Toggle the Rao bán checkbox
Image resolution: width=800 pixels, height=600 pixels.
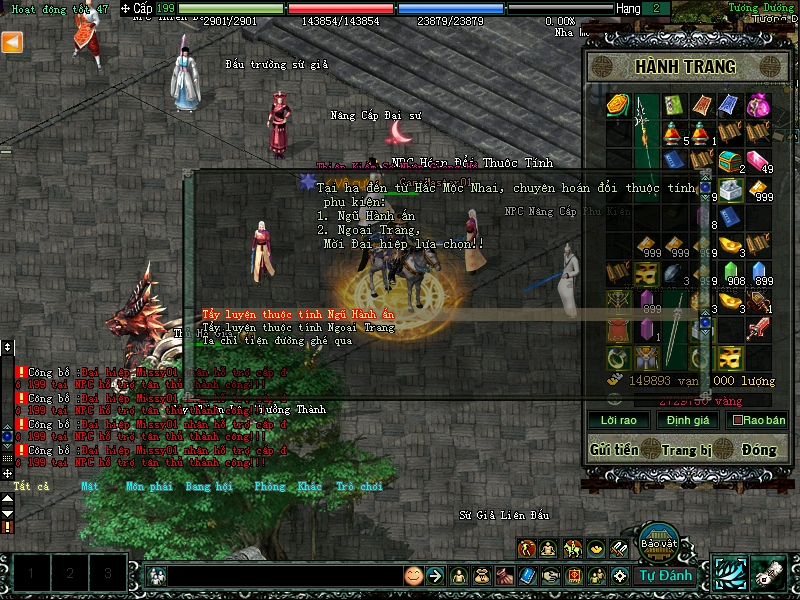[739, 421]
